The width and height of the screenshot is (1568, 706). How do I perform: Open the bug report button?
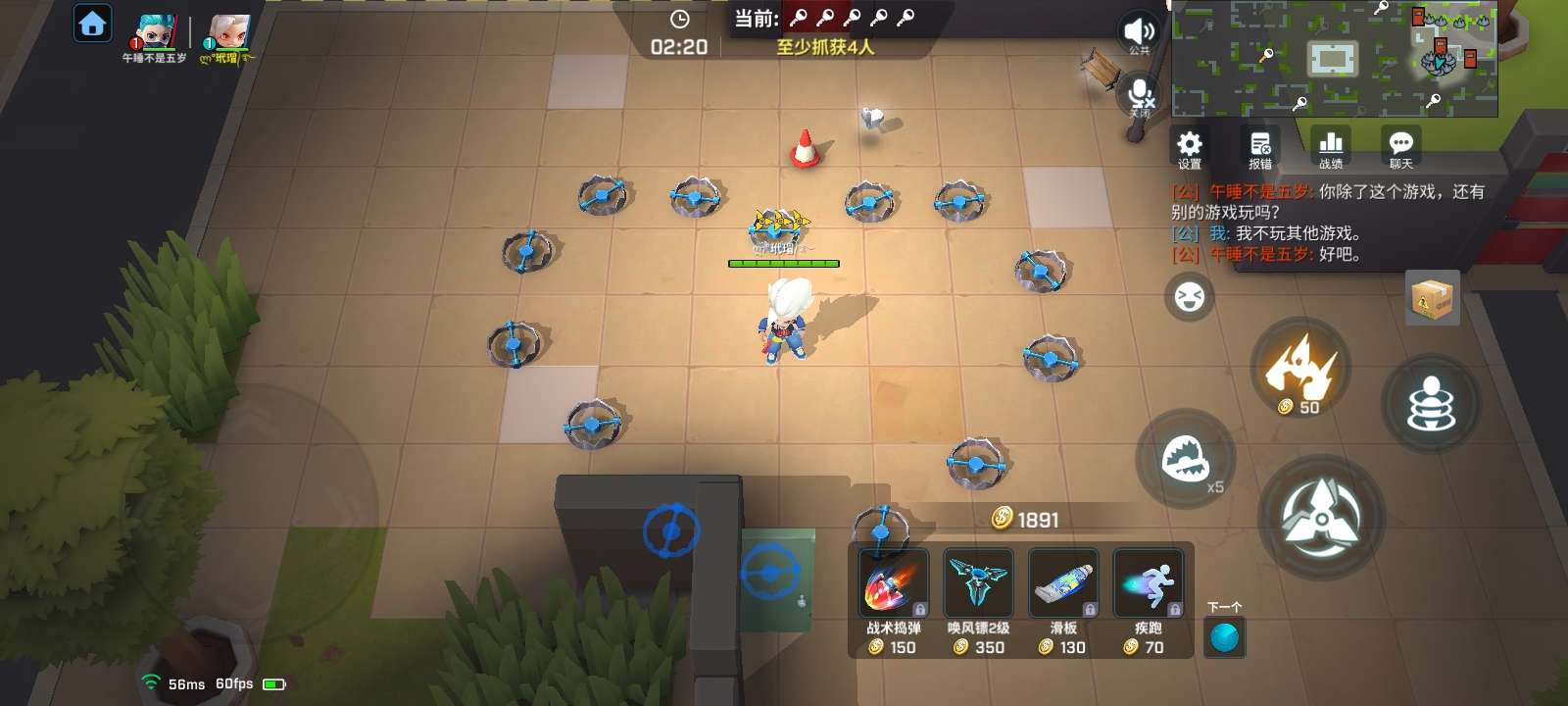point(1260,147)
